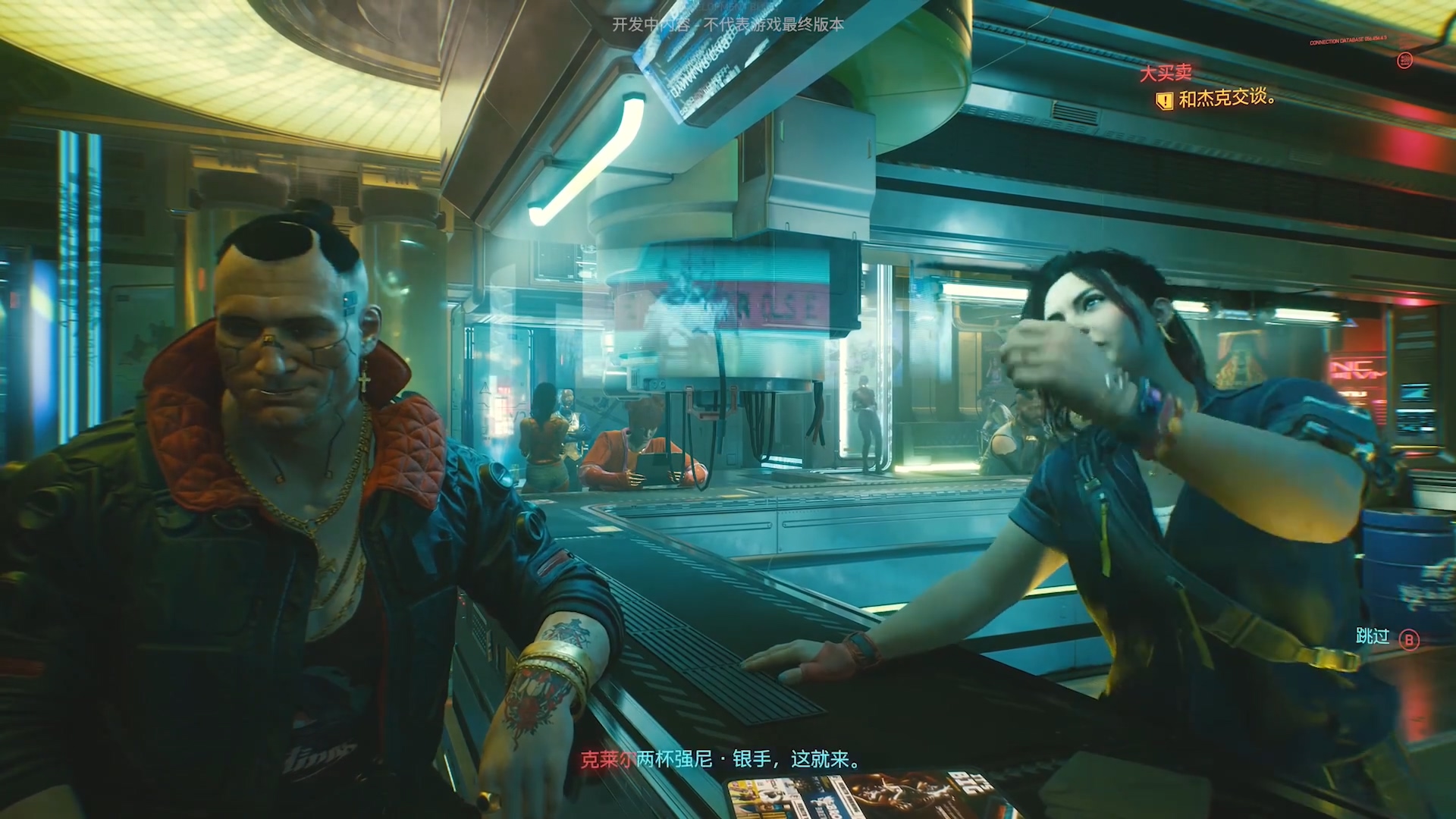
Task: Select the yellow objective marker icon
Action: click(x=1164, y=99)
